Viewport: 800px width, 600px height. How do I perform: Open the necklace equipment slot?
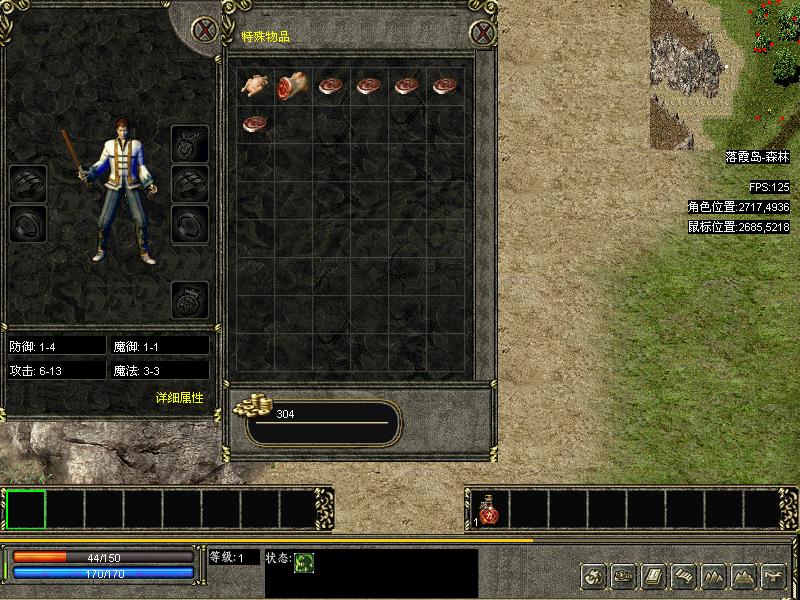pos(190,143)
